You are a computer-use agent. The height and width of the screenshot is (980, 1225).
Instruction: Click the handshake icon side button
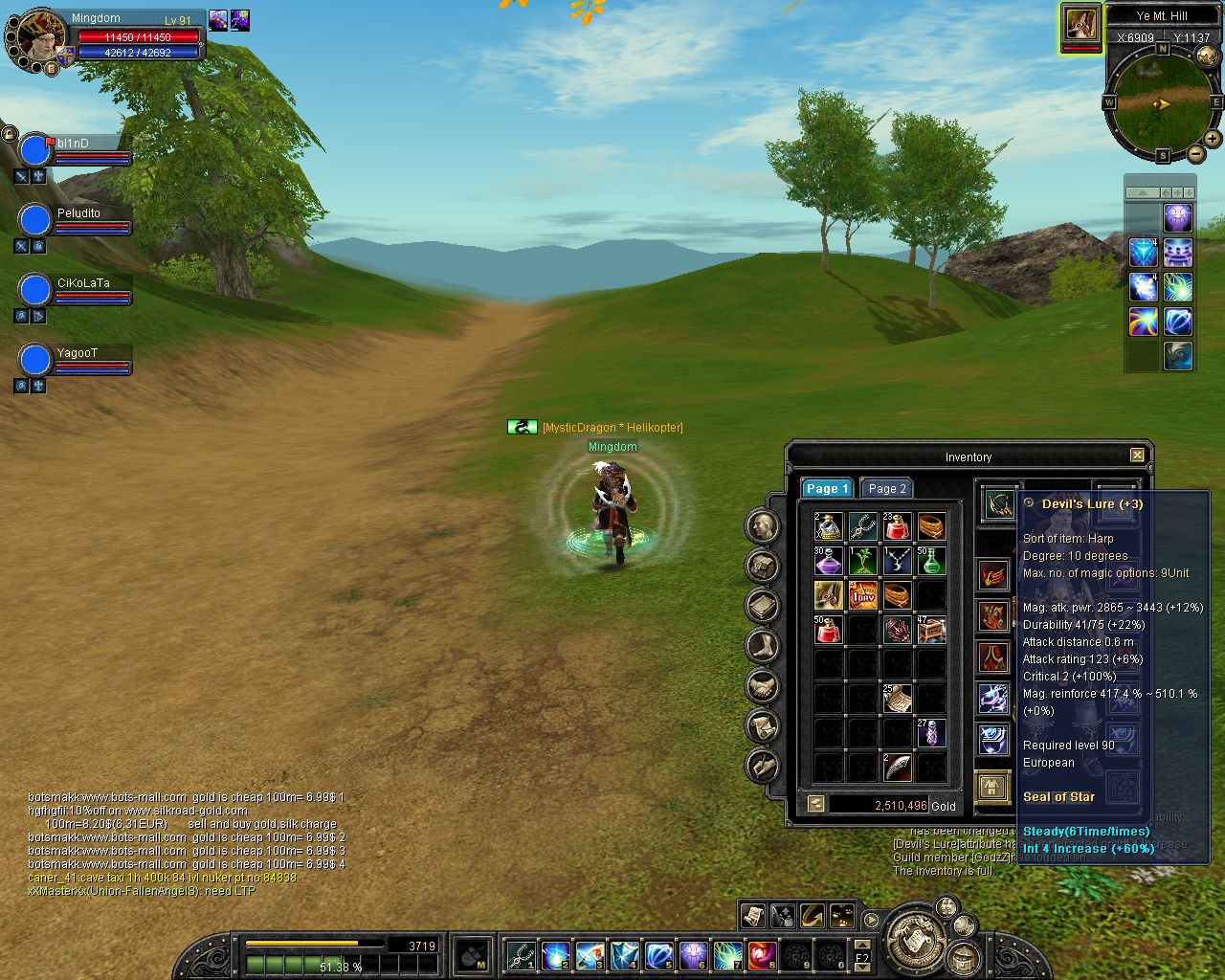coord(762,686)
